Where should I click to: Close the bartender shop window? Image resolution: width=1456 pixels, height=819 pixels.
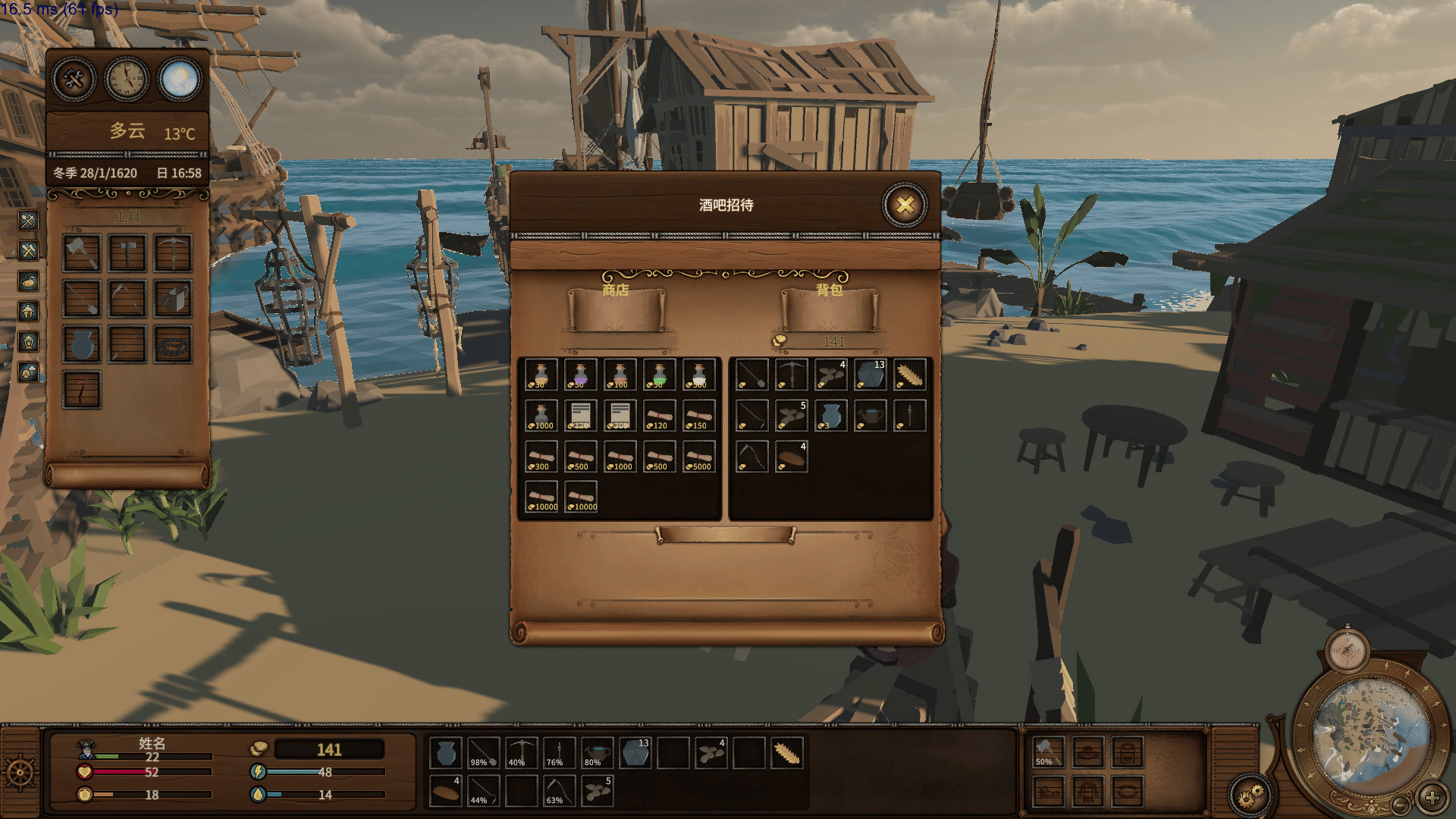coord(904,205)
